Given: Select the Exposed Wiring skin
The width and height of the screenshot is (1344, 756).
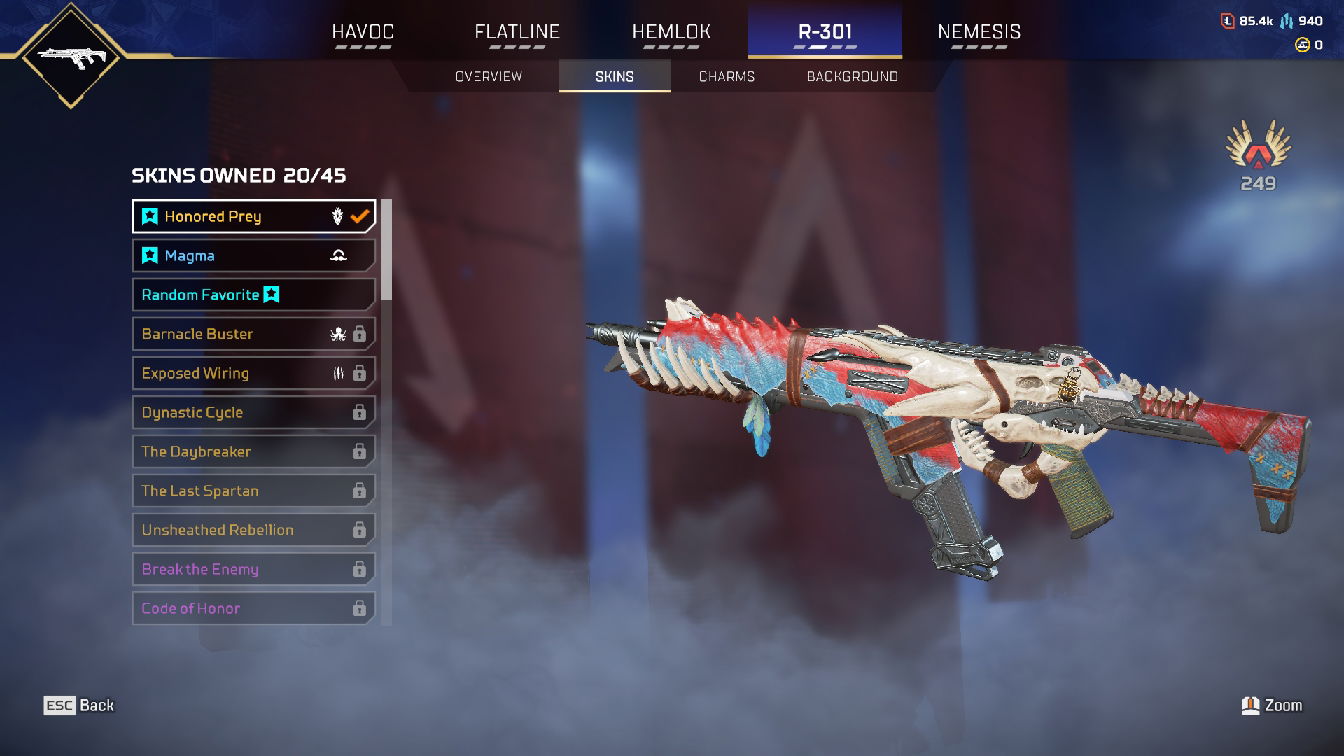Looking at the screenshot, I should pyautogui.click(x=230, y=373).
